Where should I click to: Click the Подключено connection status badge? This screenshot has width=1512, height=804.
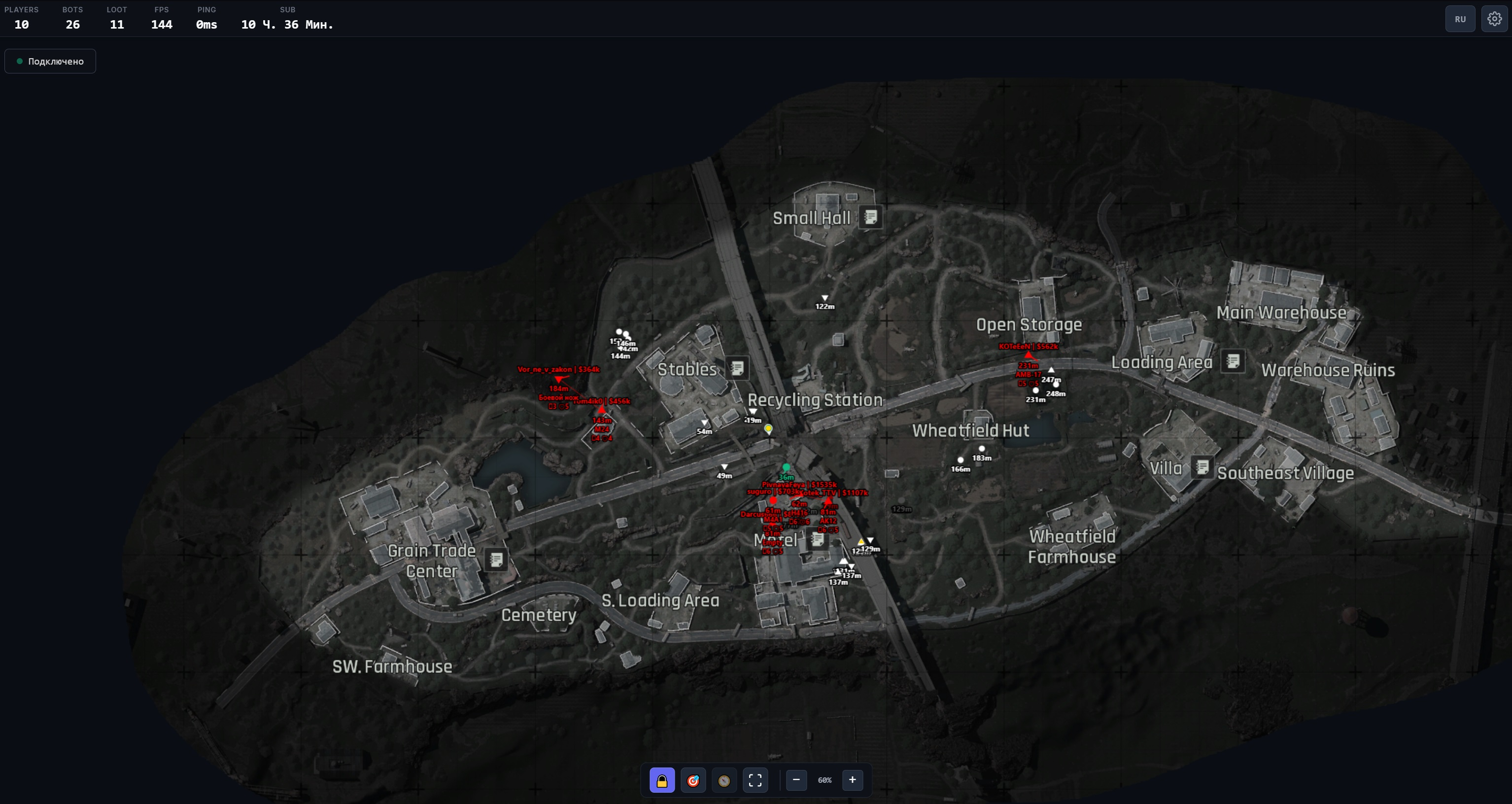pyautogui.click(x=50, y=61)
